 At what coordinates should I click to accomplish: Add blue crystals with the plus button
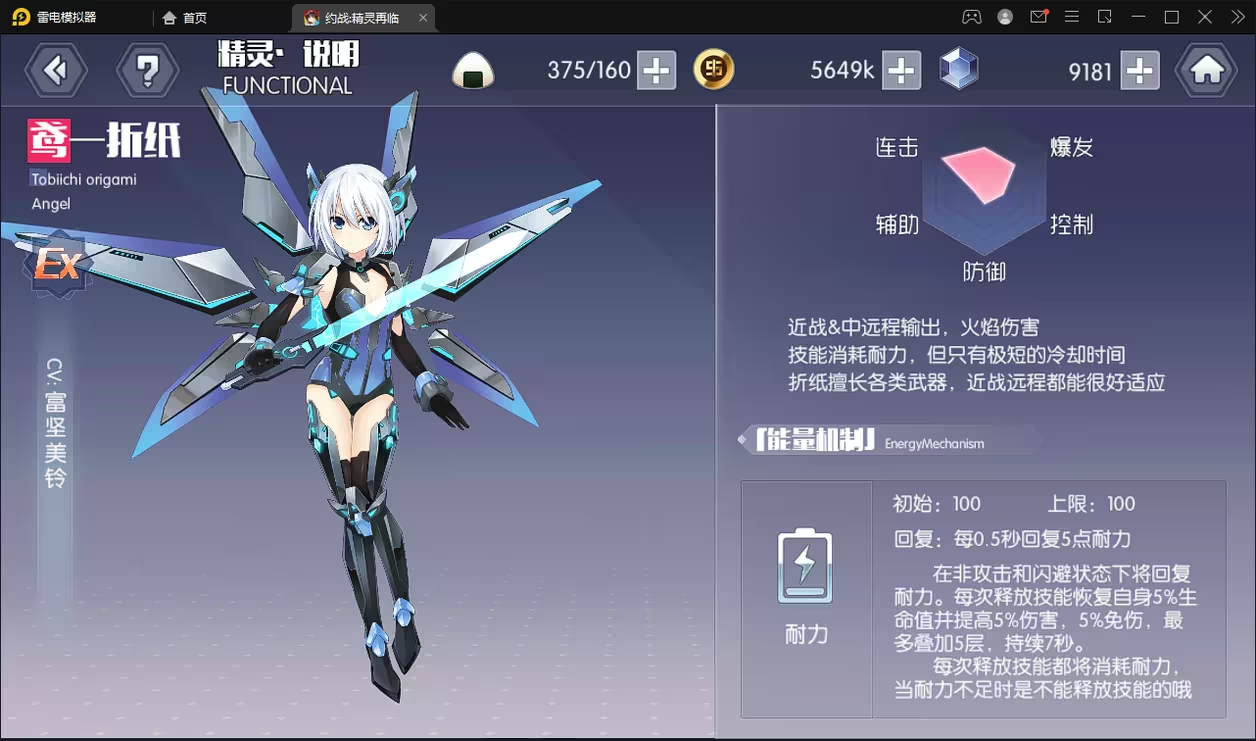pyautogui.click(x=1140, y=70)
